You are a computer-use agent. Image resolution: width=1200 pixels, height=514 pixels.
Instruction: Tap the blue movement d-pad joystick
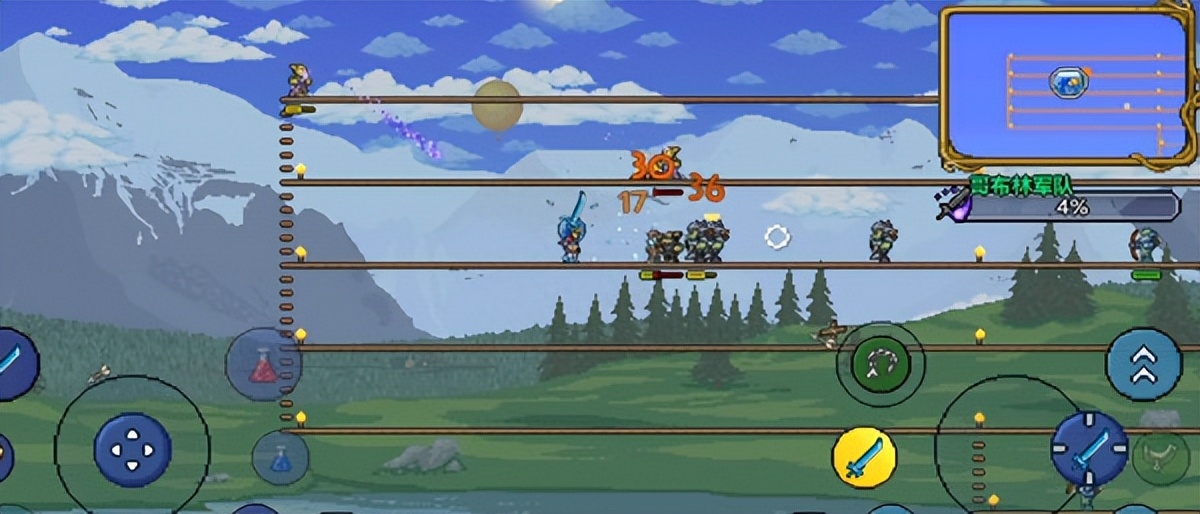pos(132,450)
